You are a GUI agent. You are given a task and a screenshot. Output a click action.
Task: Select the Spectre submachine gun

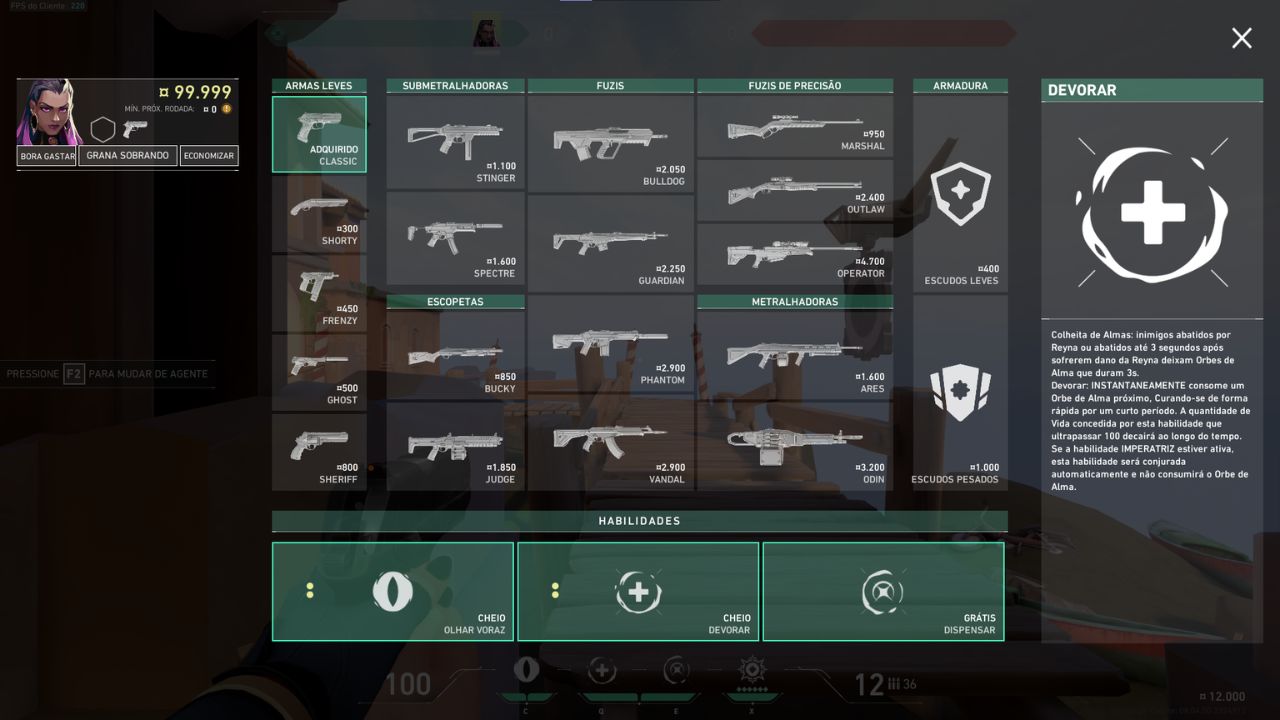click(455, 240)
